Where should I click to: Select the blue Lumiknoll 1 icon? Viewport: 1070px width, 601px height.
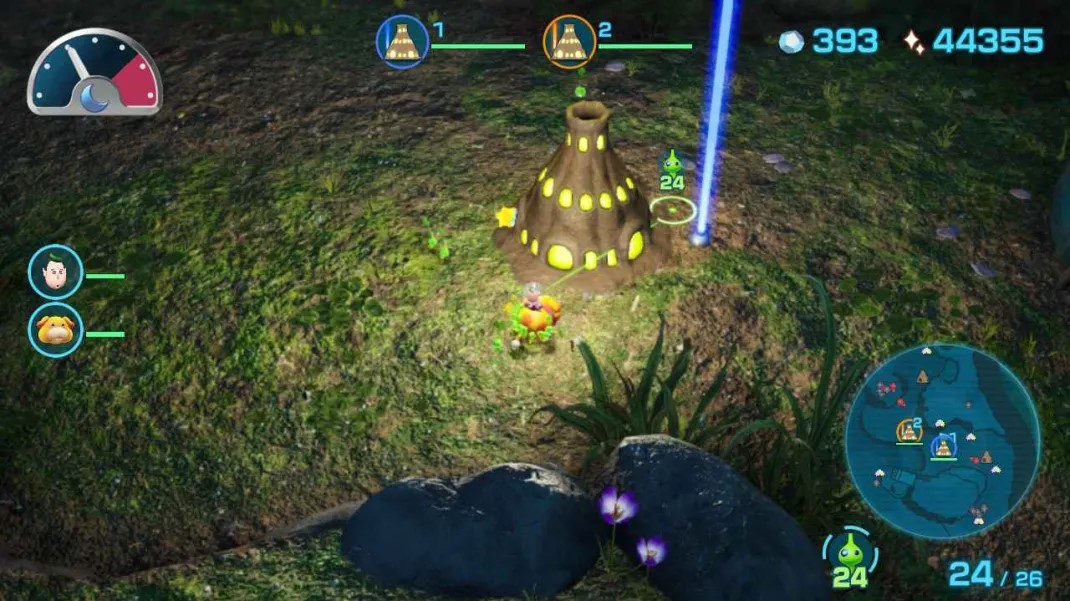point(402,42)
